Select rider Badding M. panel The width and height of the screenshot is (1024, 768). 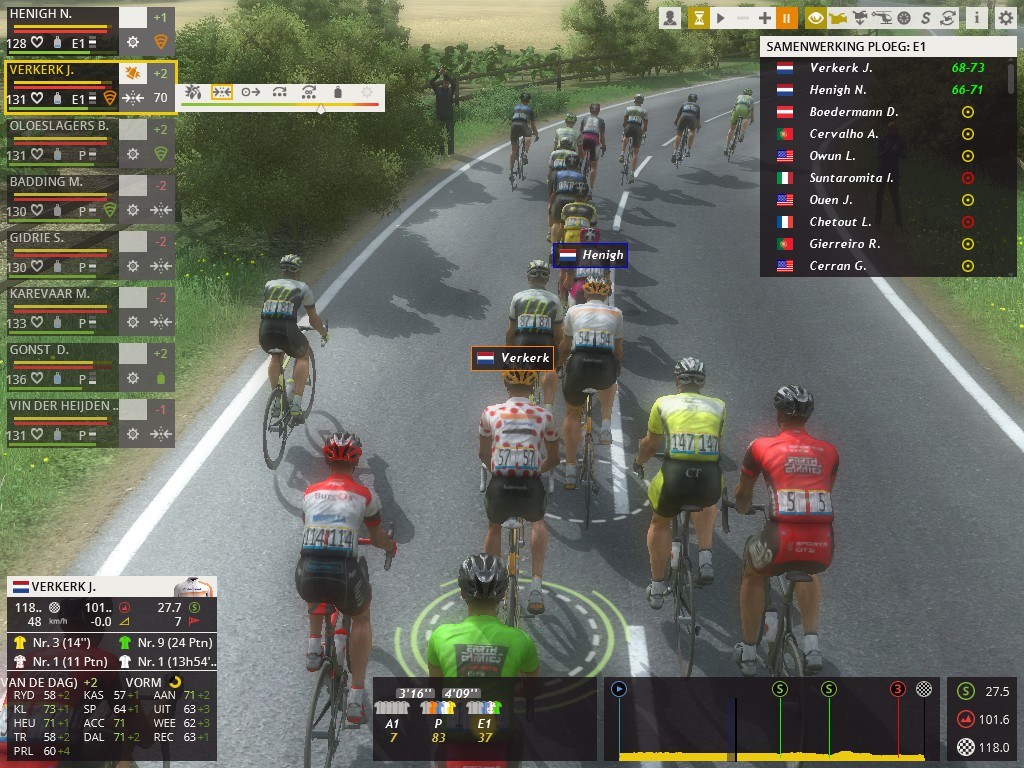tap(60, 196)
